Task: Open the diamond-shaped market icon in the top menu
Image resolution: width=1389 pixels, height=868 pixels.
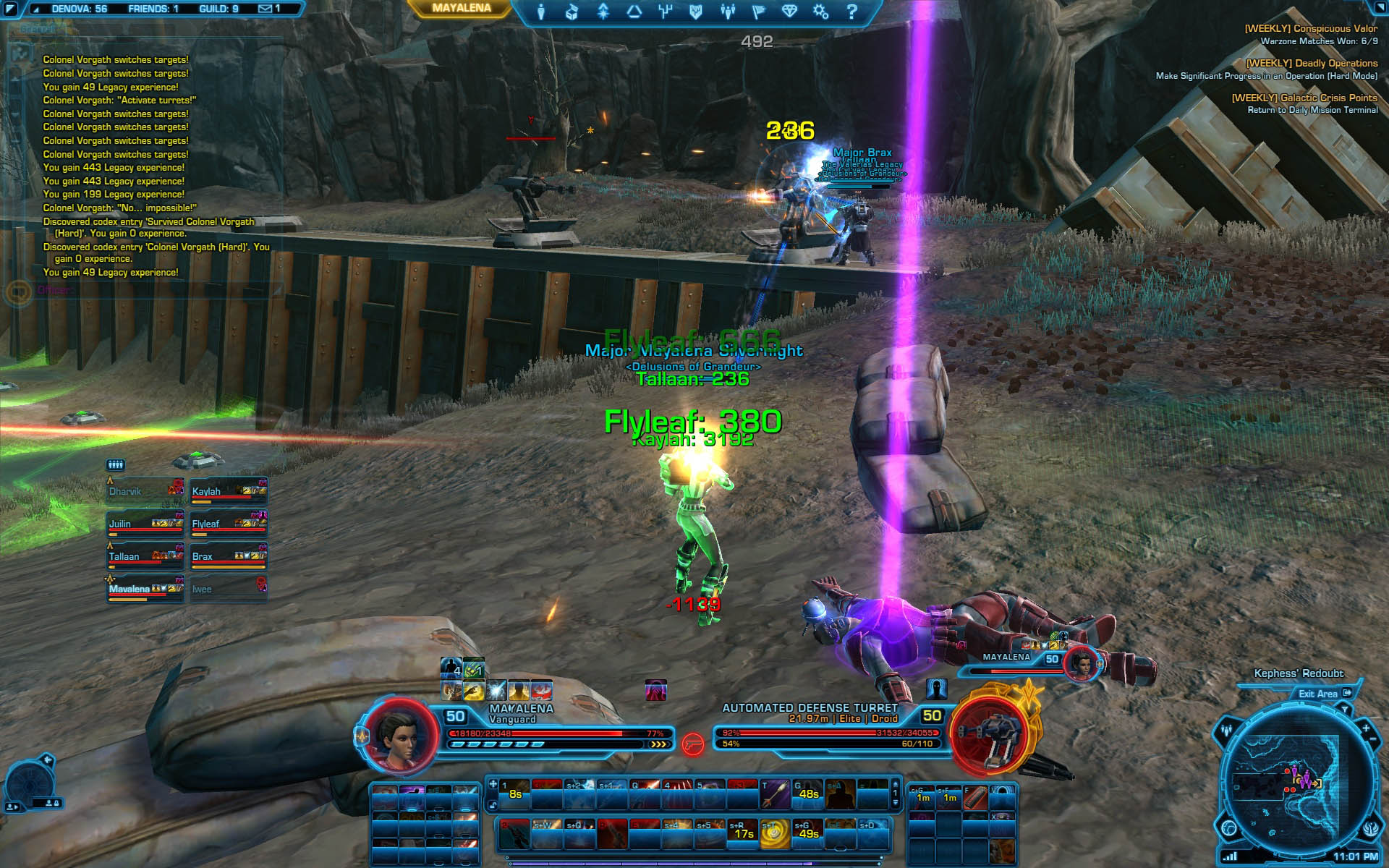Action: pyautogui.click(x=789, y=12)
